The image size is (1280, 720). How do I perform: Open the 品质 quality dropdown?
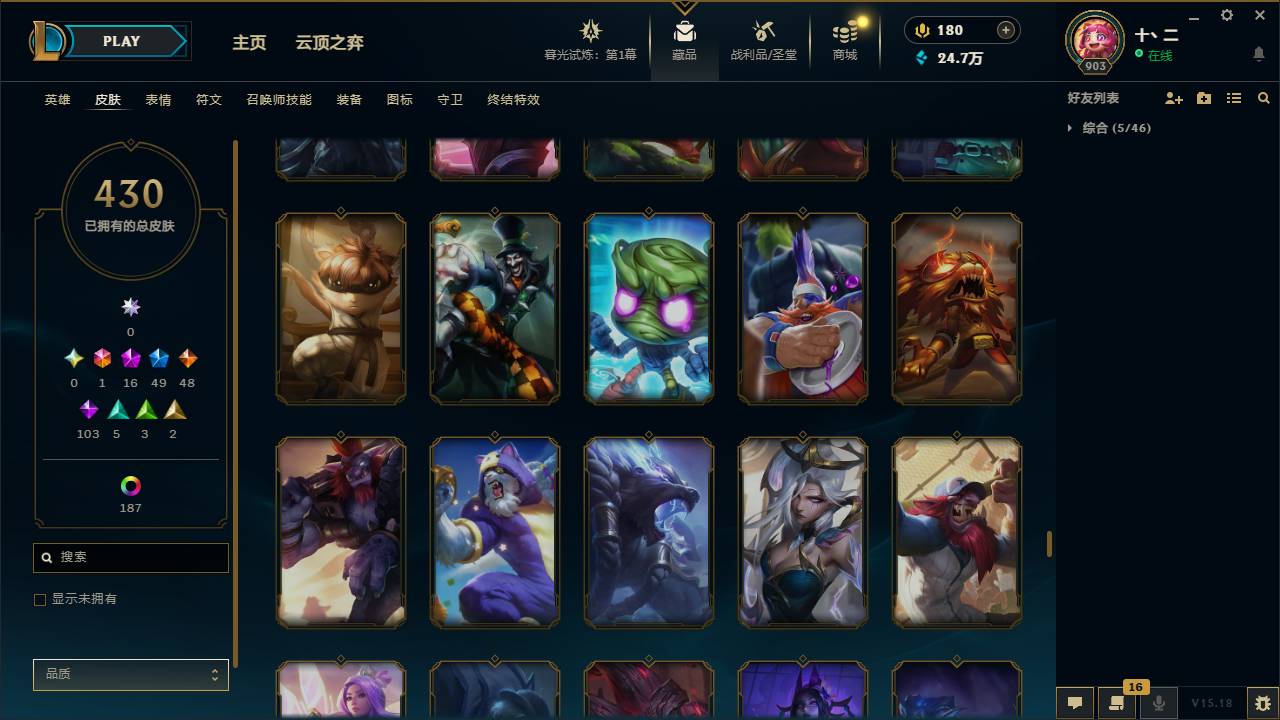[130, 674]
